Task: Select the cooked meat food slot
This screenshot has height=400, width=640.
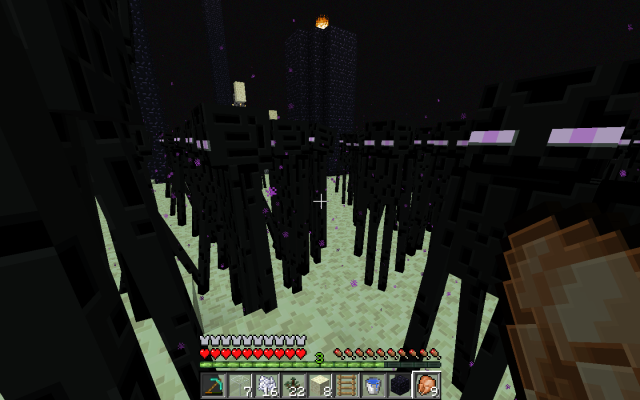Action: click(x=427, y=385)
